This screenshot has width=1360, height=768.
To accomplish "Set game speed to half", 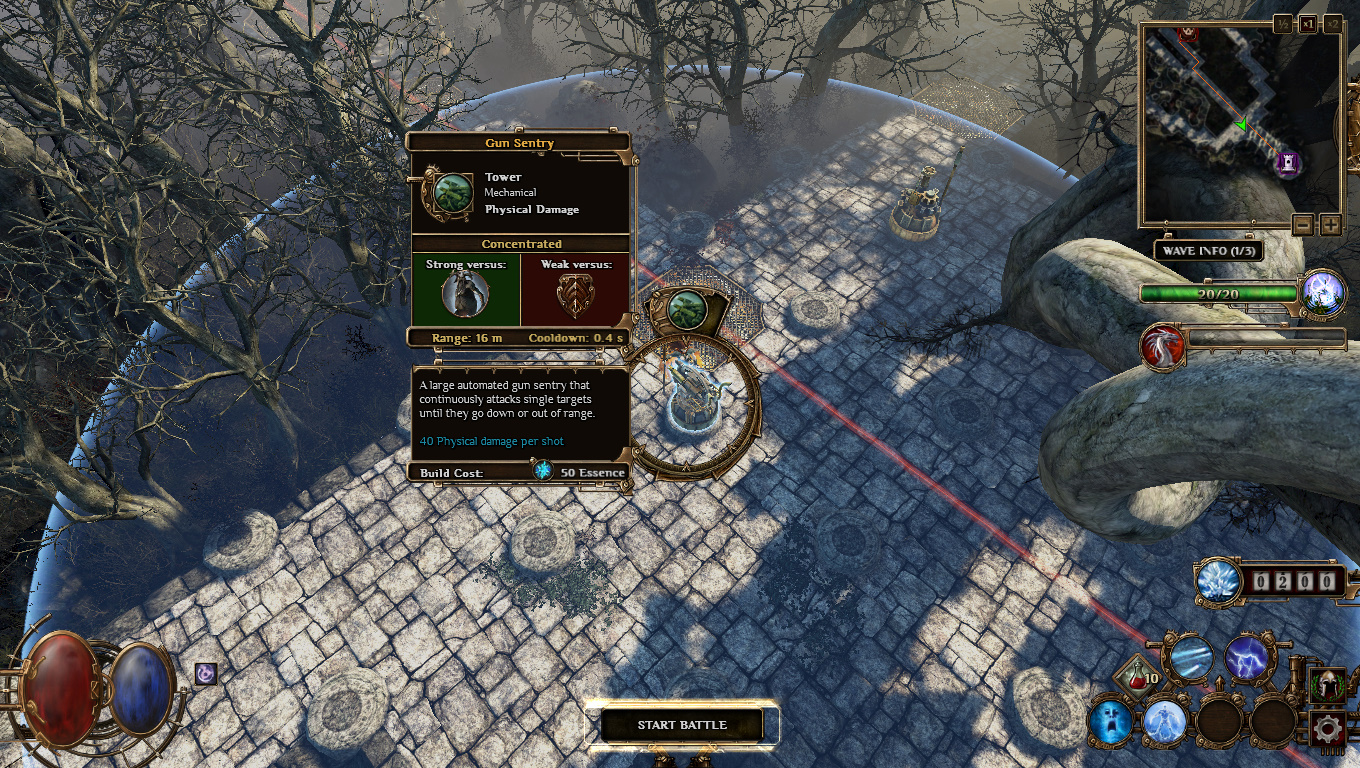I will pos(1283,24).
